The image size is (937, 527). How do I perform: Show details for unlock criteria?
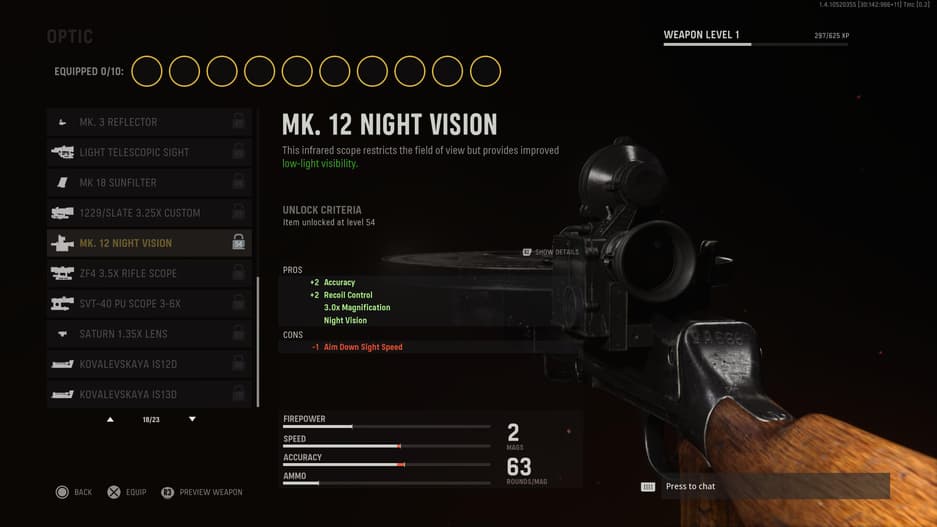tap(551, 252)
